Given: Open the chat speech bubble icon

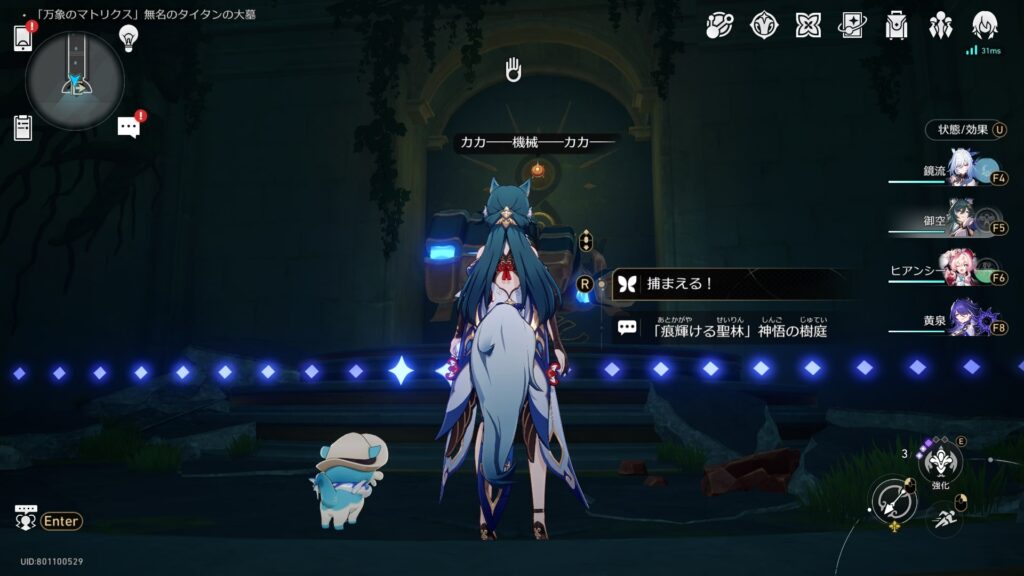Looking at the screenshot, I should 128,127.
